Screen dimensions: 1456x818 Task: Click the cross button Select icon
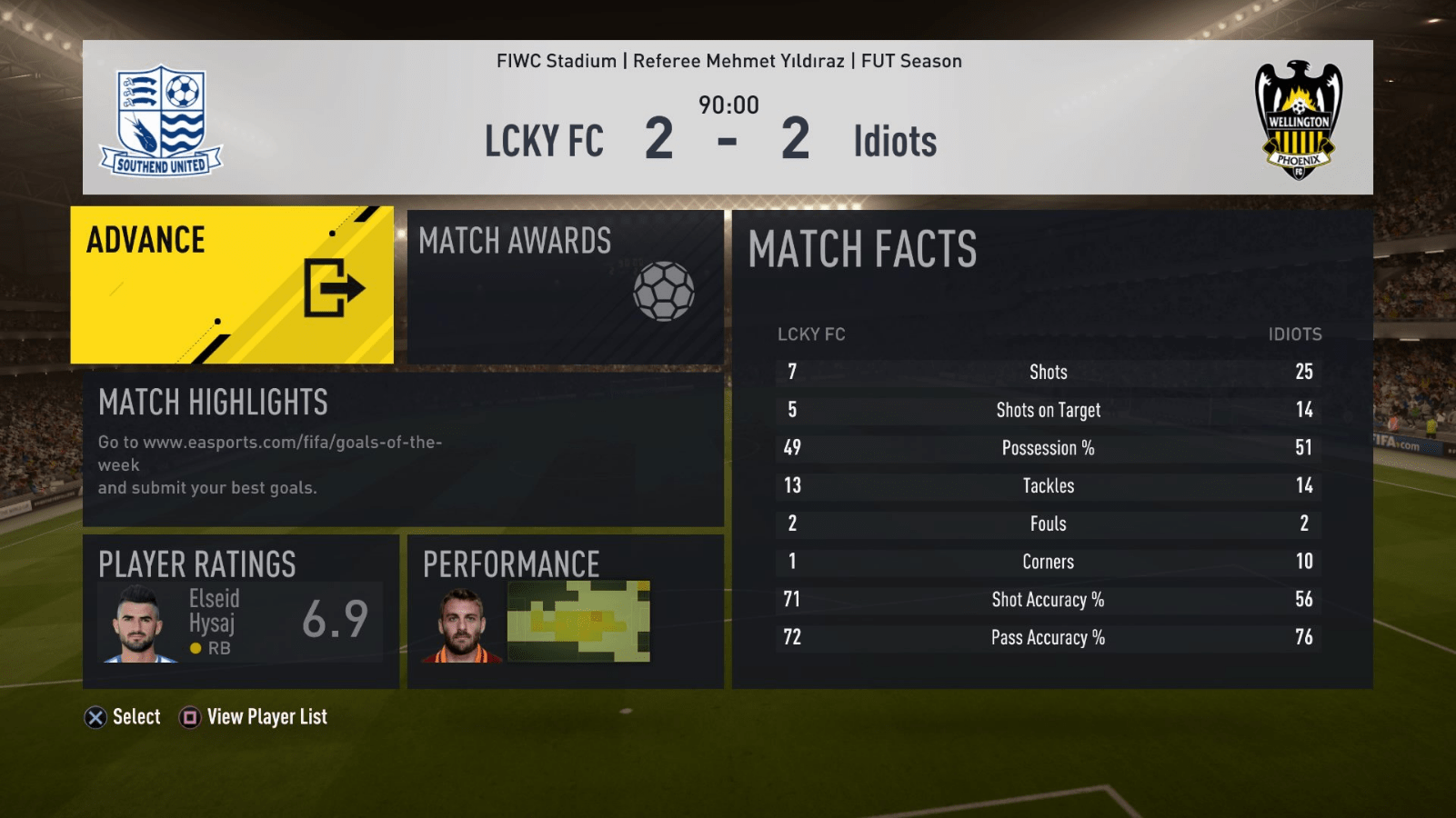pyautogui.click(x=95, y=717)
